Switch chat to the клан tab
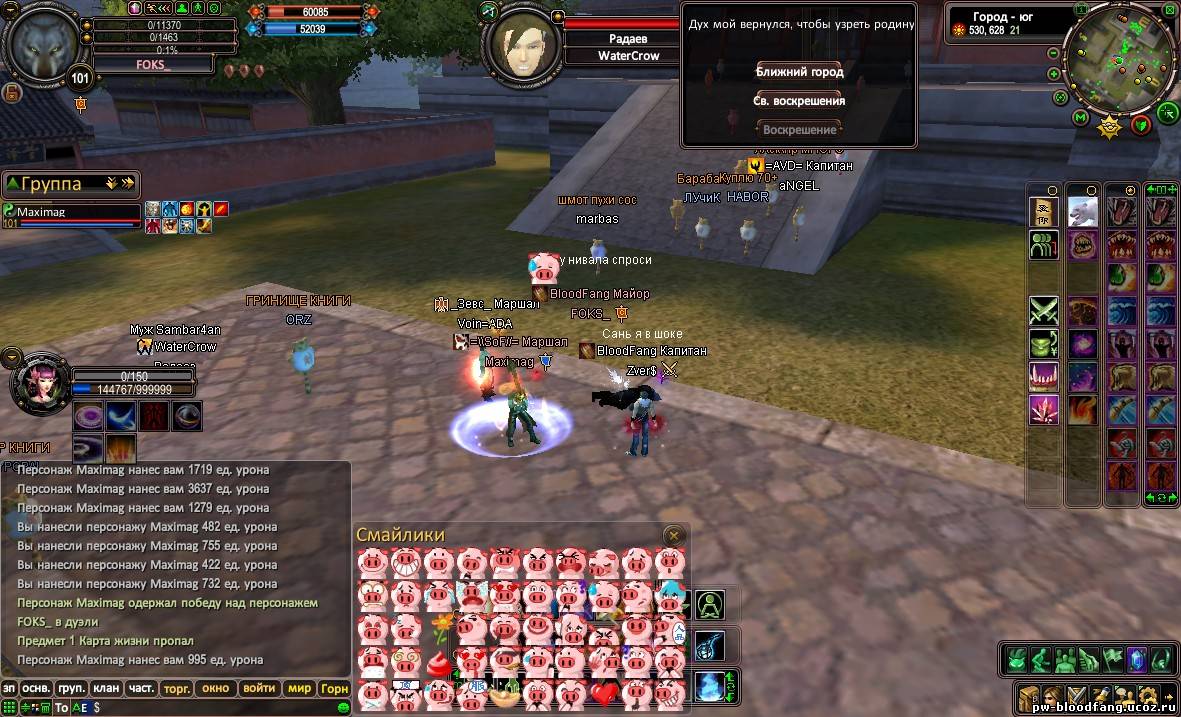 tap(105, 688)
